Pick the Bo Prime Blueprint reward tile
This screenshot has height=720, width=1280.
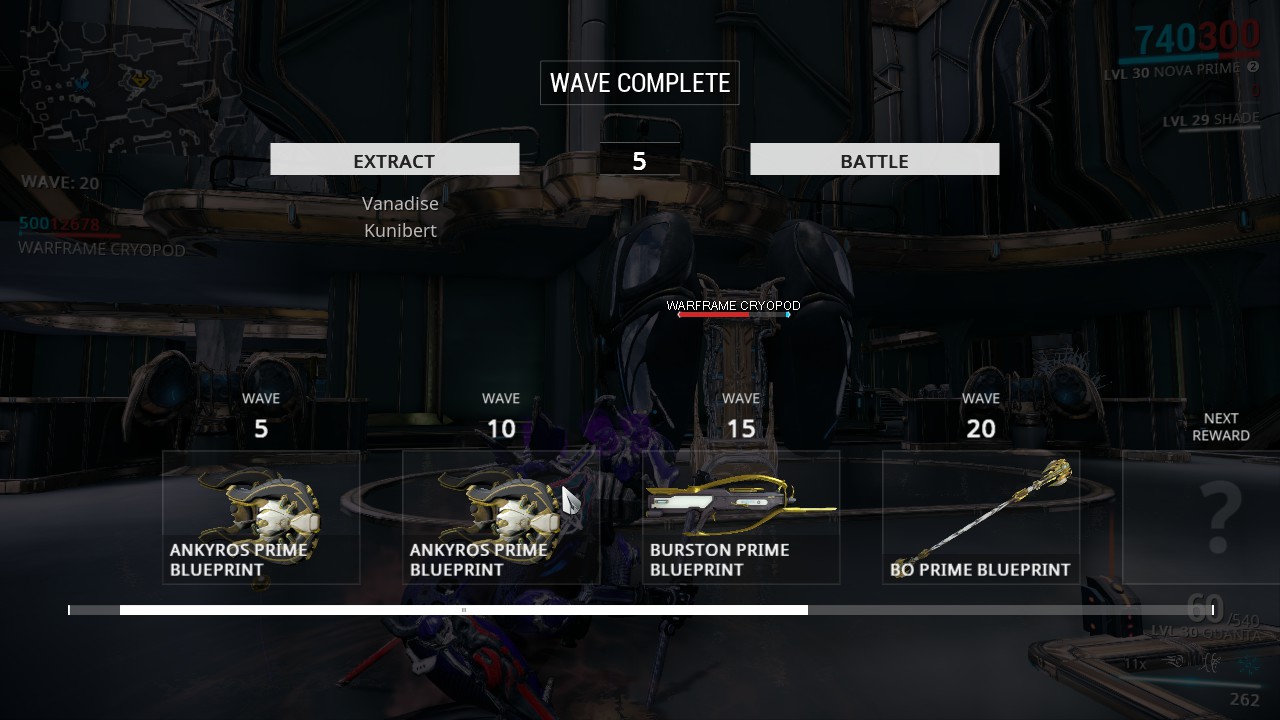(x=981, y=517)
